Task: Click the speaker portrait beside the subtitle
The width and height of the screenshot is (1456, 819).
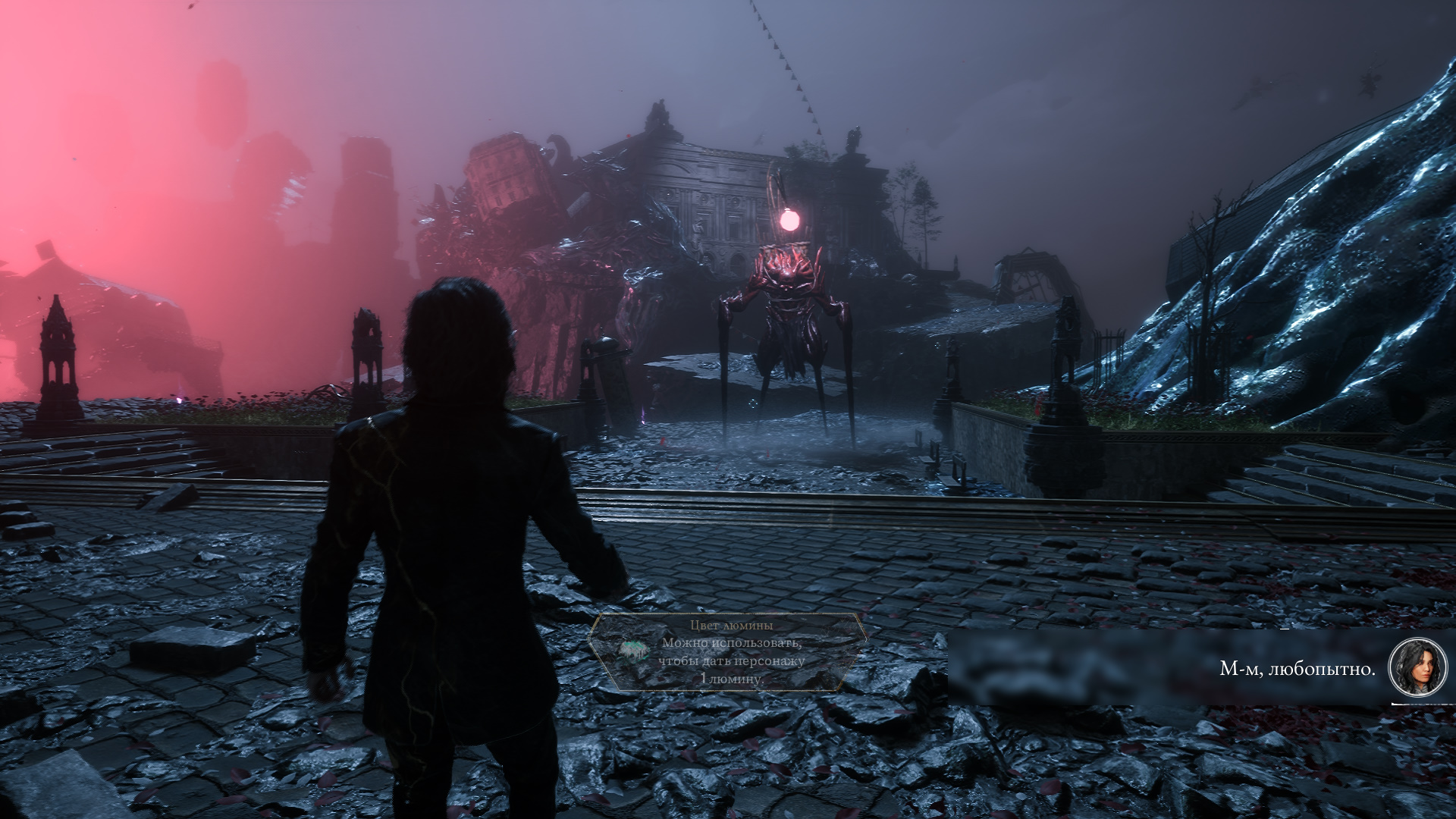Action: pyautogui.click(x=1417, y=667)
